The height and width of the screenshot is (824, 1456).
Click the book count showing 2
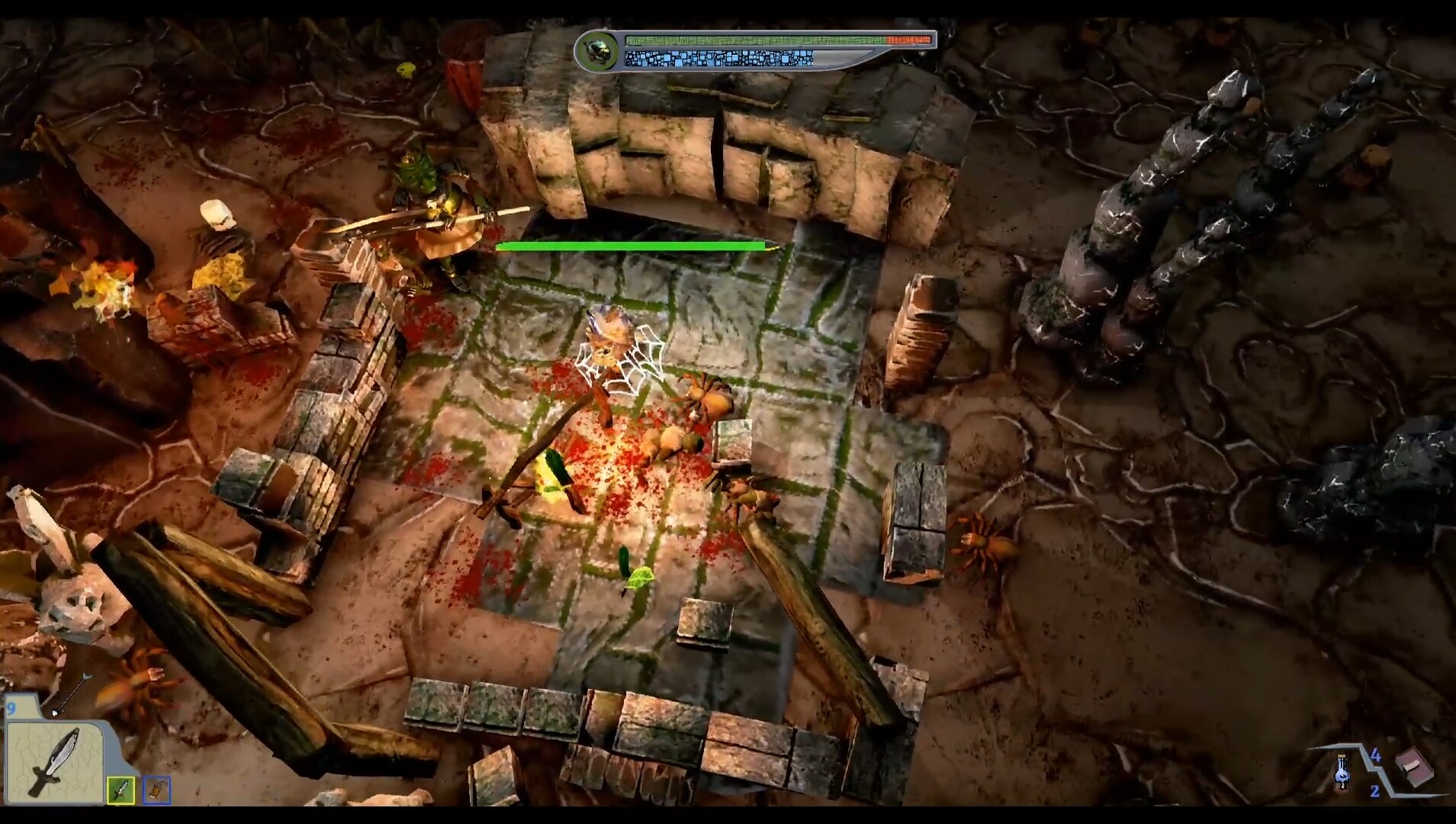click(x=1375, y=791)
